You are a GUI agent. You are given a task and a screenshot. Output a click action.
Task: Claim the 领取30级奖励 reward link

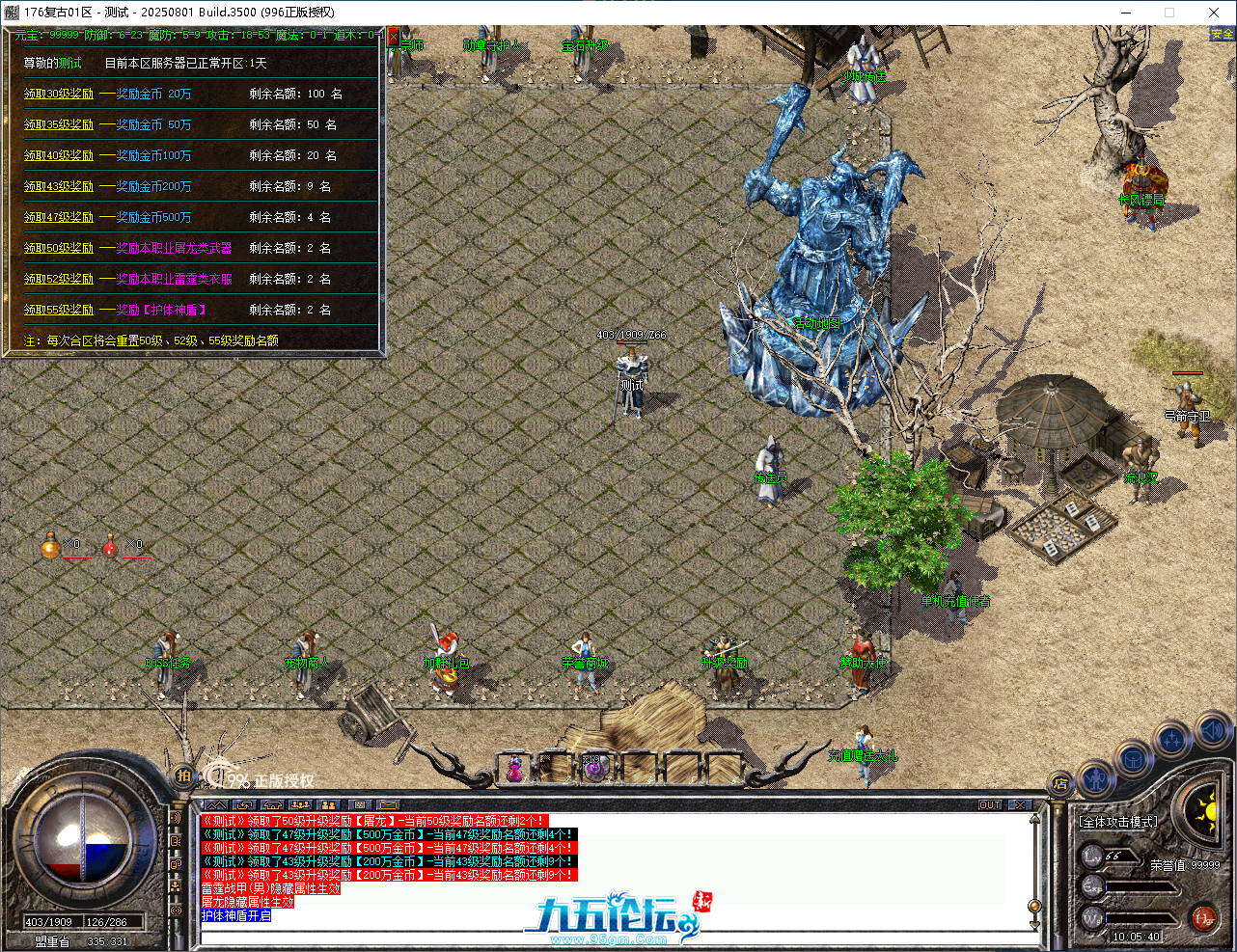click(x=60, y=95)
